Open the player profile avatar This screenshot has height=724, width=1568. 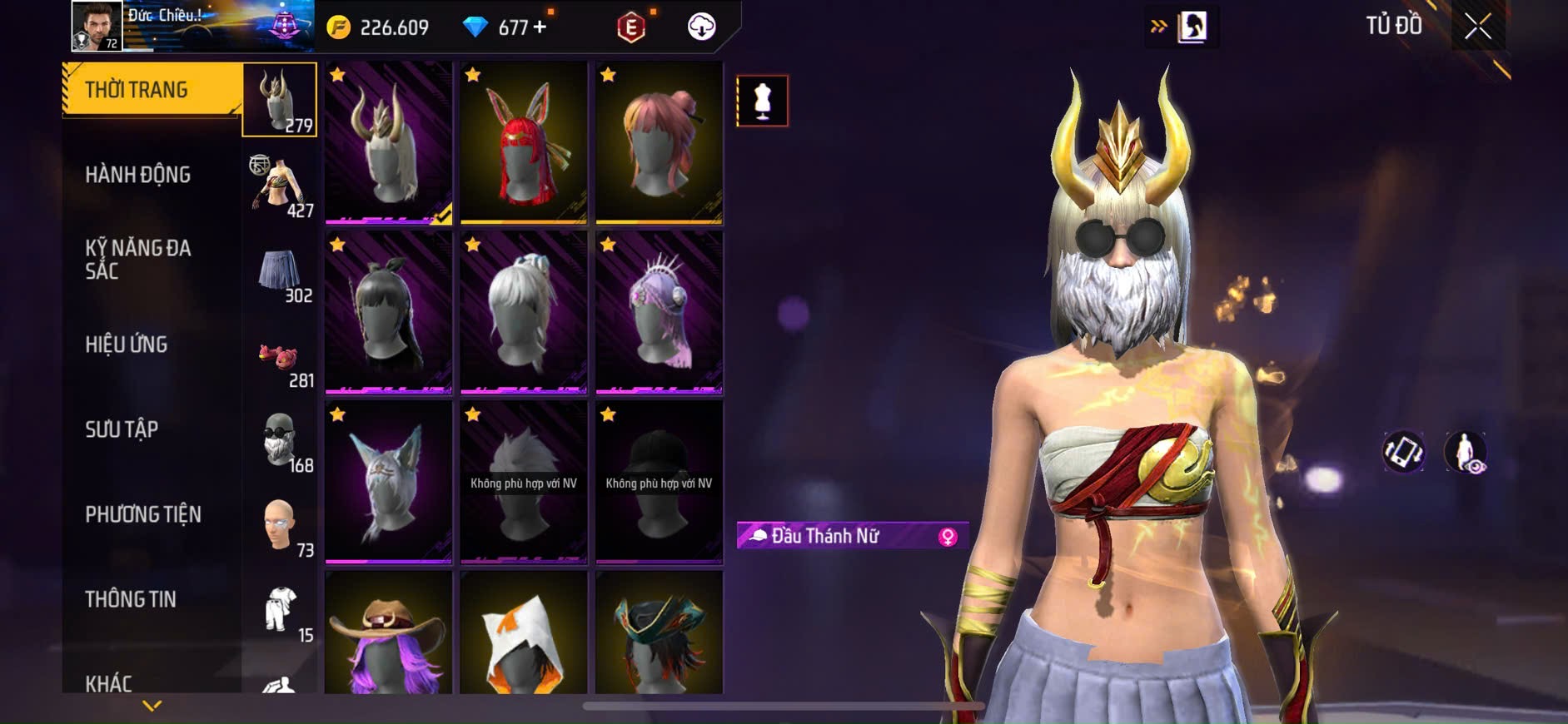click(97, 26)
